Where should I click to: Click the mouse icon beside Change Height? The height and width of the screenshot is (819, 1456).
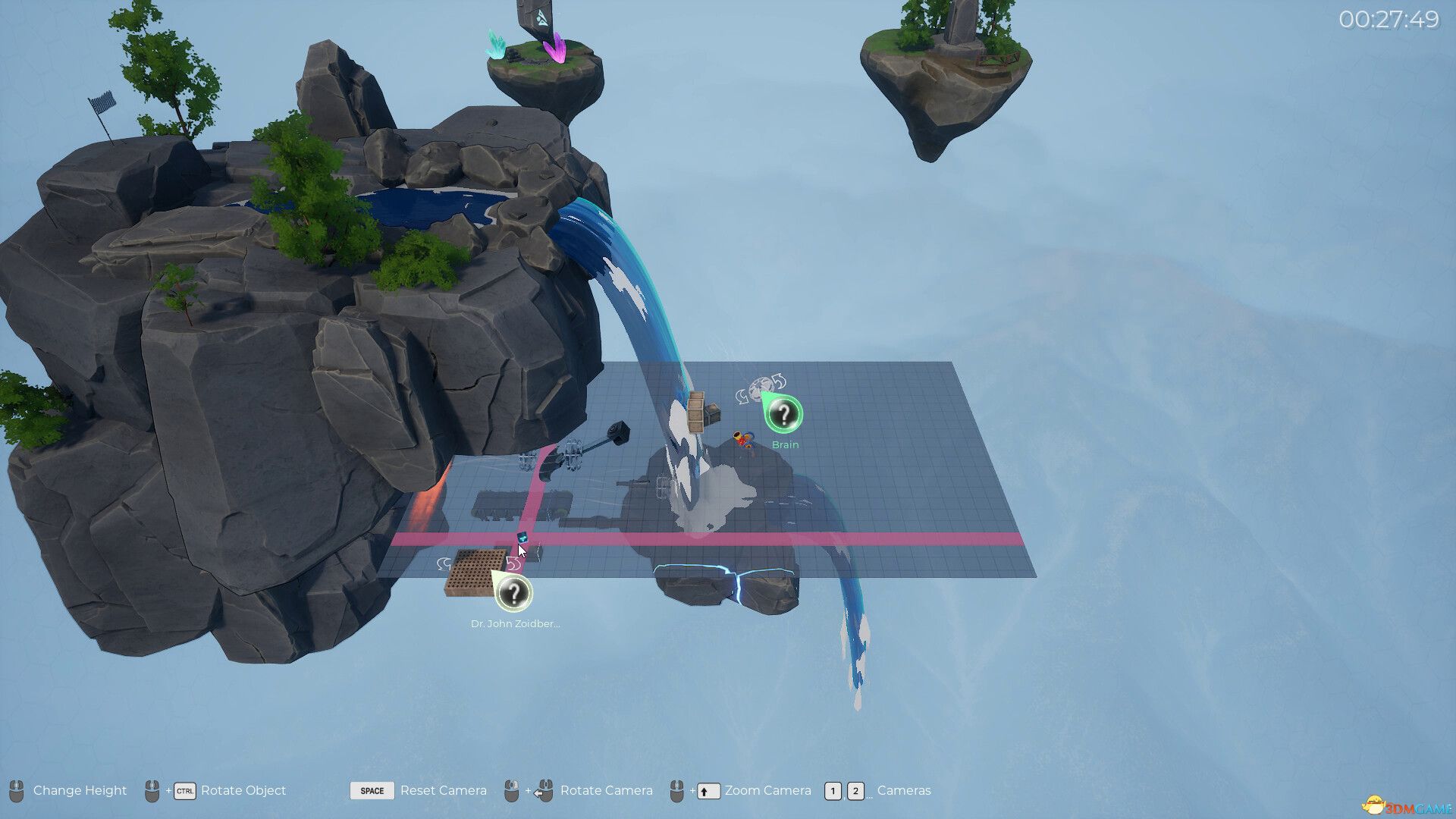15,791
